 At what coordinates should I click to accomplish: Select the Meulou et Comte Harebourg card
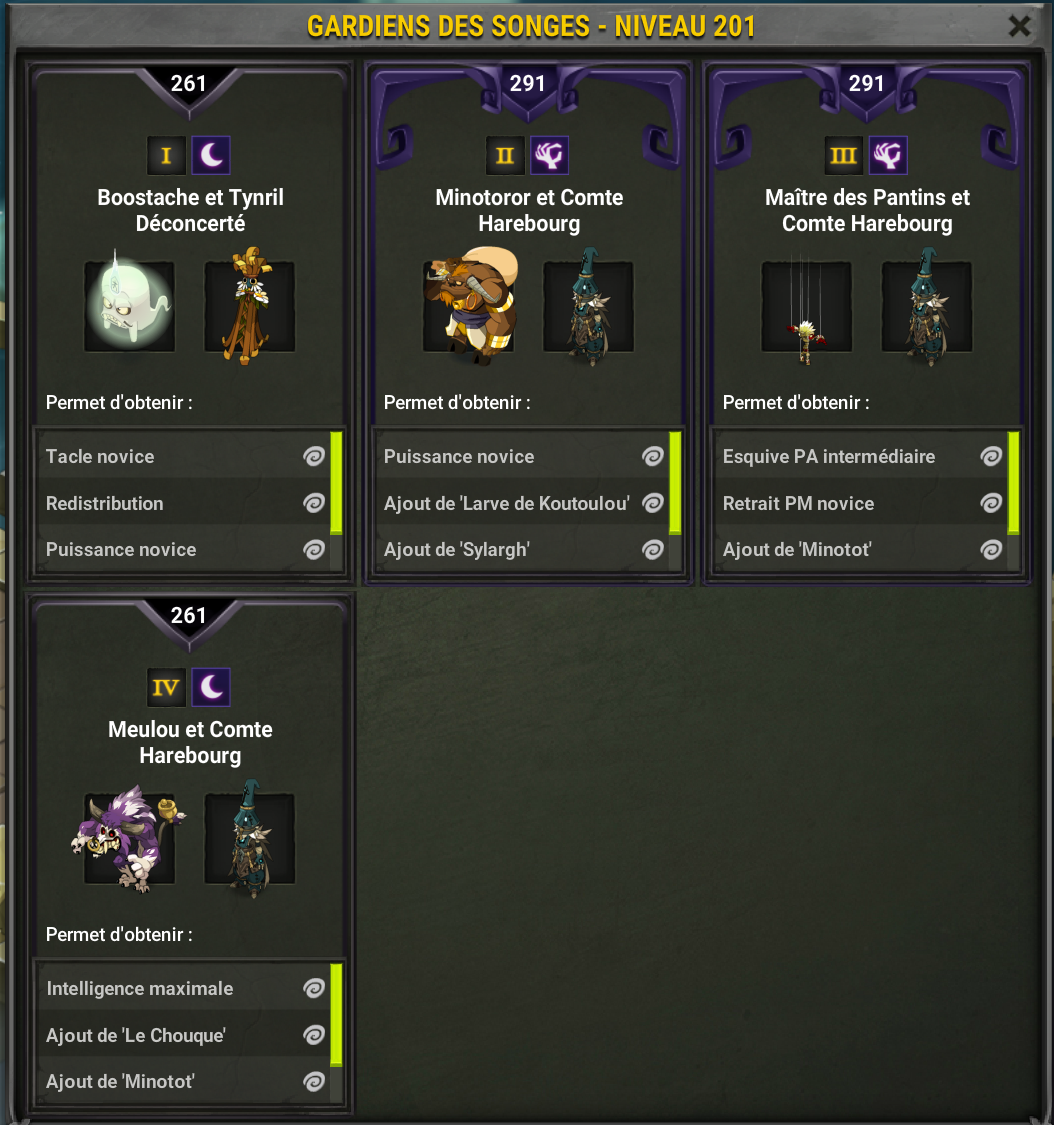coord(190,743)
